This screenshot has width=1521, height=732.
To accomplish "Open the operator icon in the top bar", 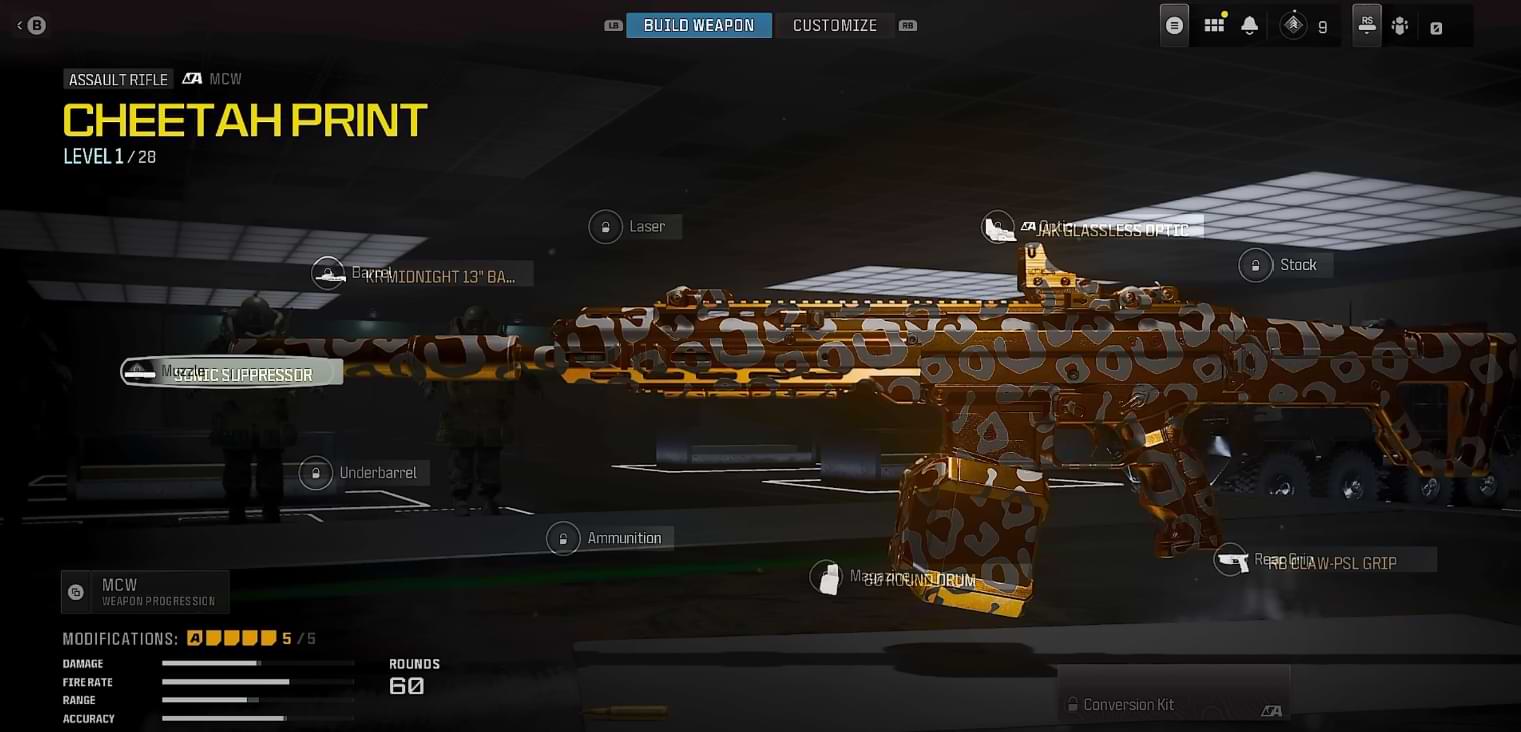I will [1400, 24].
